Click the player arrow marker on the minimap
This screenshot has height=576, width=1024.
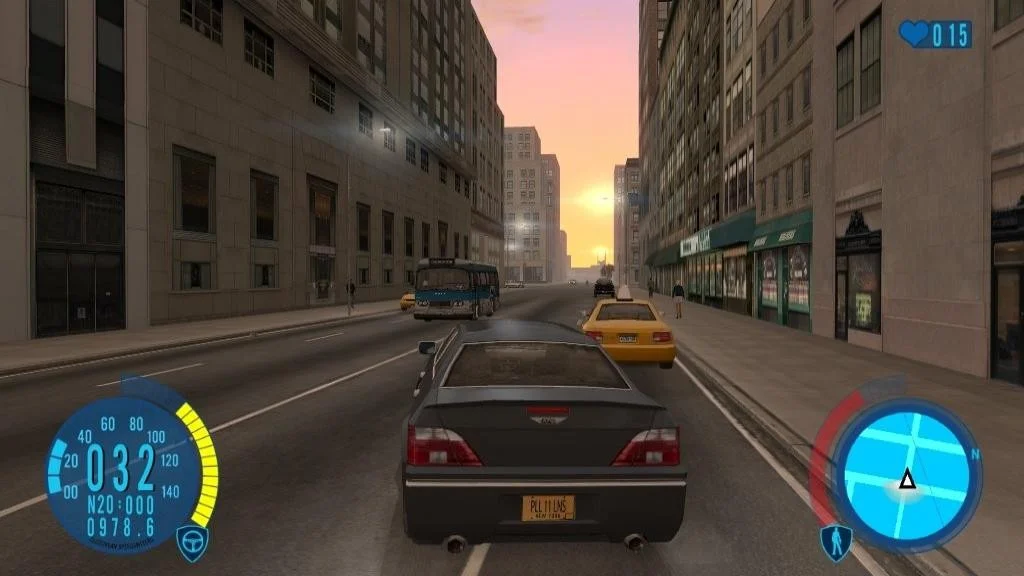click(x=907, y=480)
